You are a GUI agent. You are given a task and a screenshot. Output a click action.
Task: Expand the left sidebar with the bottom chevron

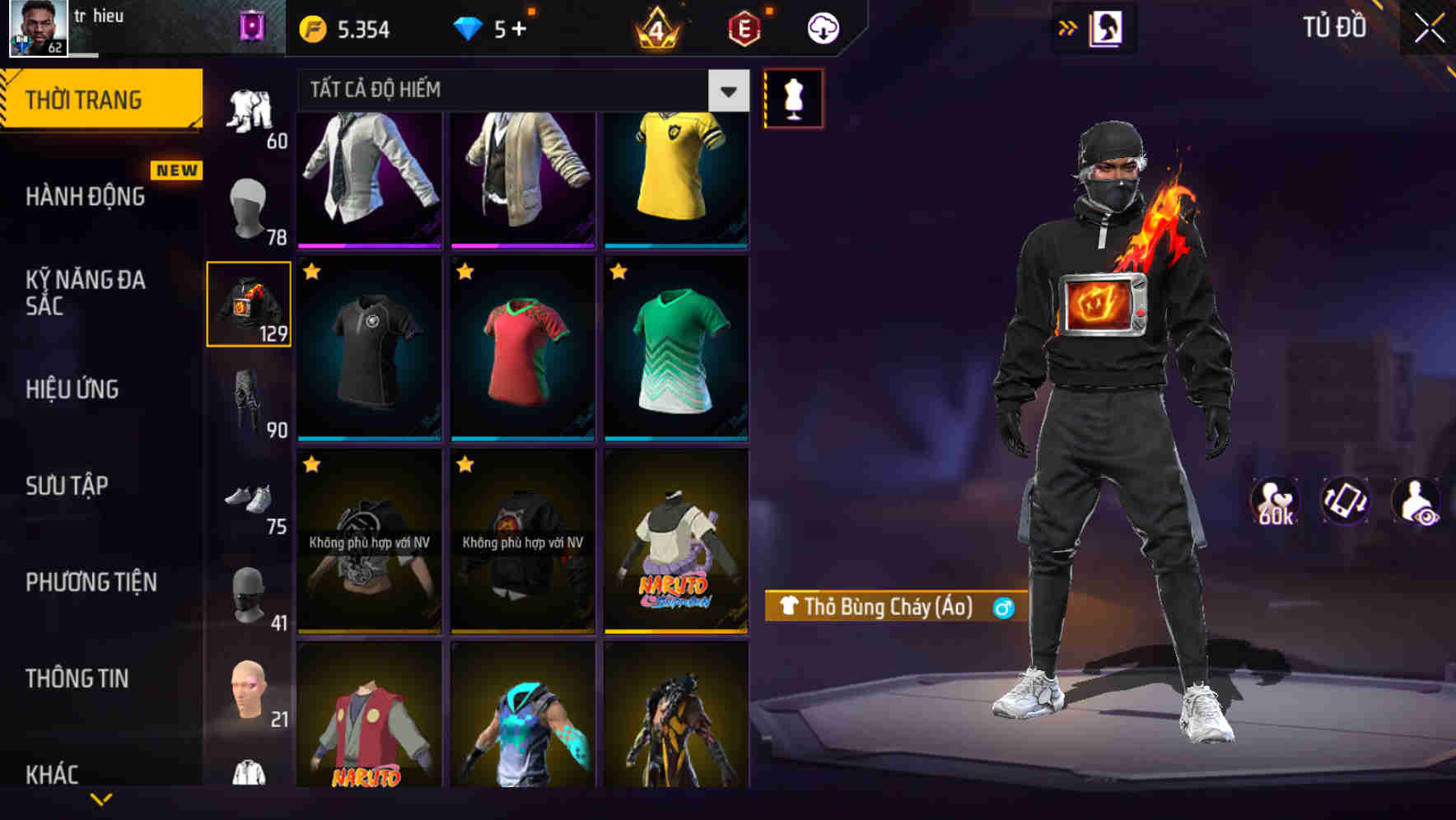tap(101, 799)
